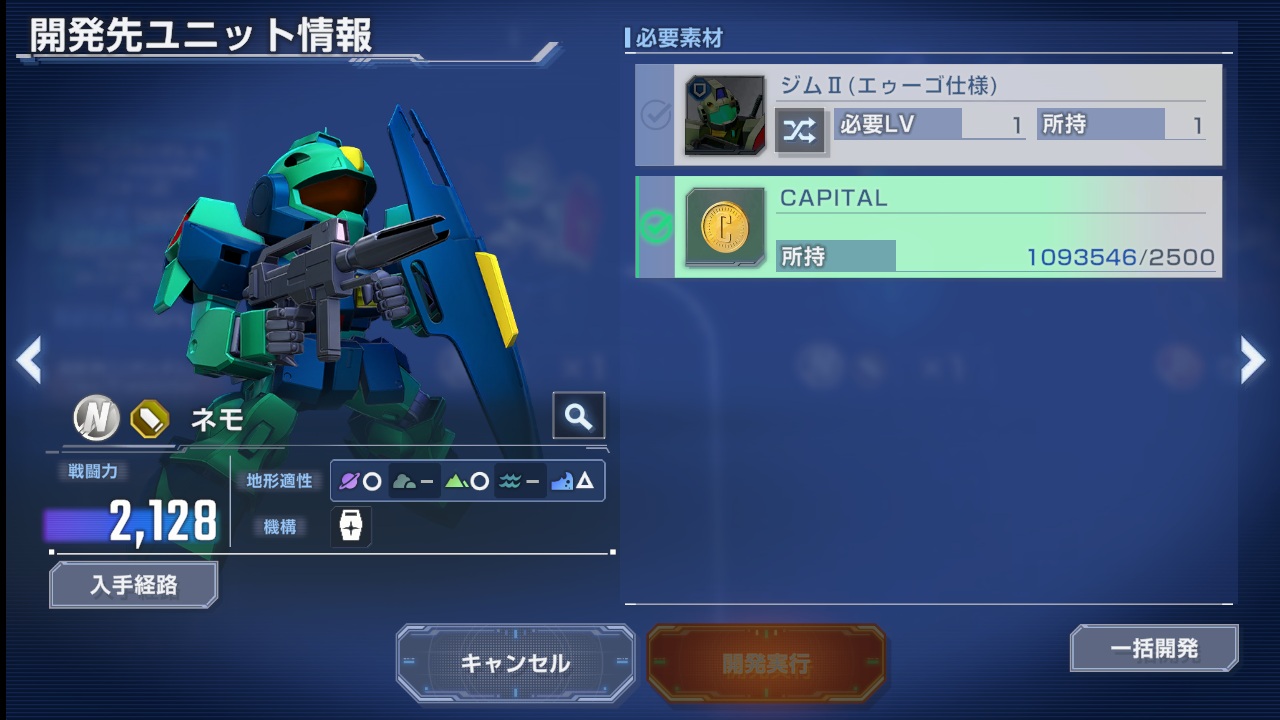Go to next unit with right arrow
1280x720 pixels.
tap(1252, 360)
